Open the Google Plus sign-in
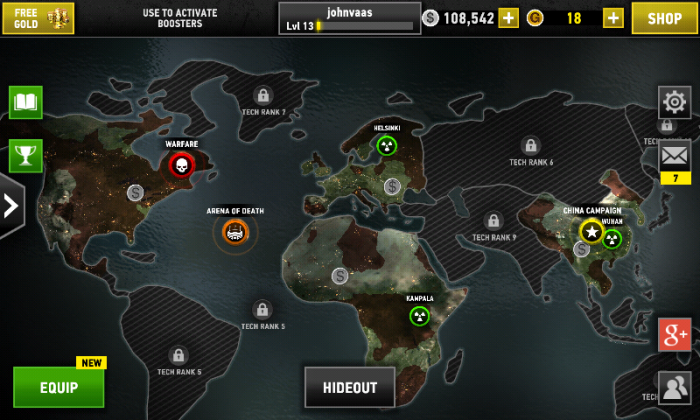Image resolution: width=700 pixels, height=420 pixels. 675,334
